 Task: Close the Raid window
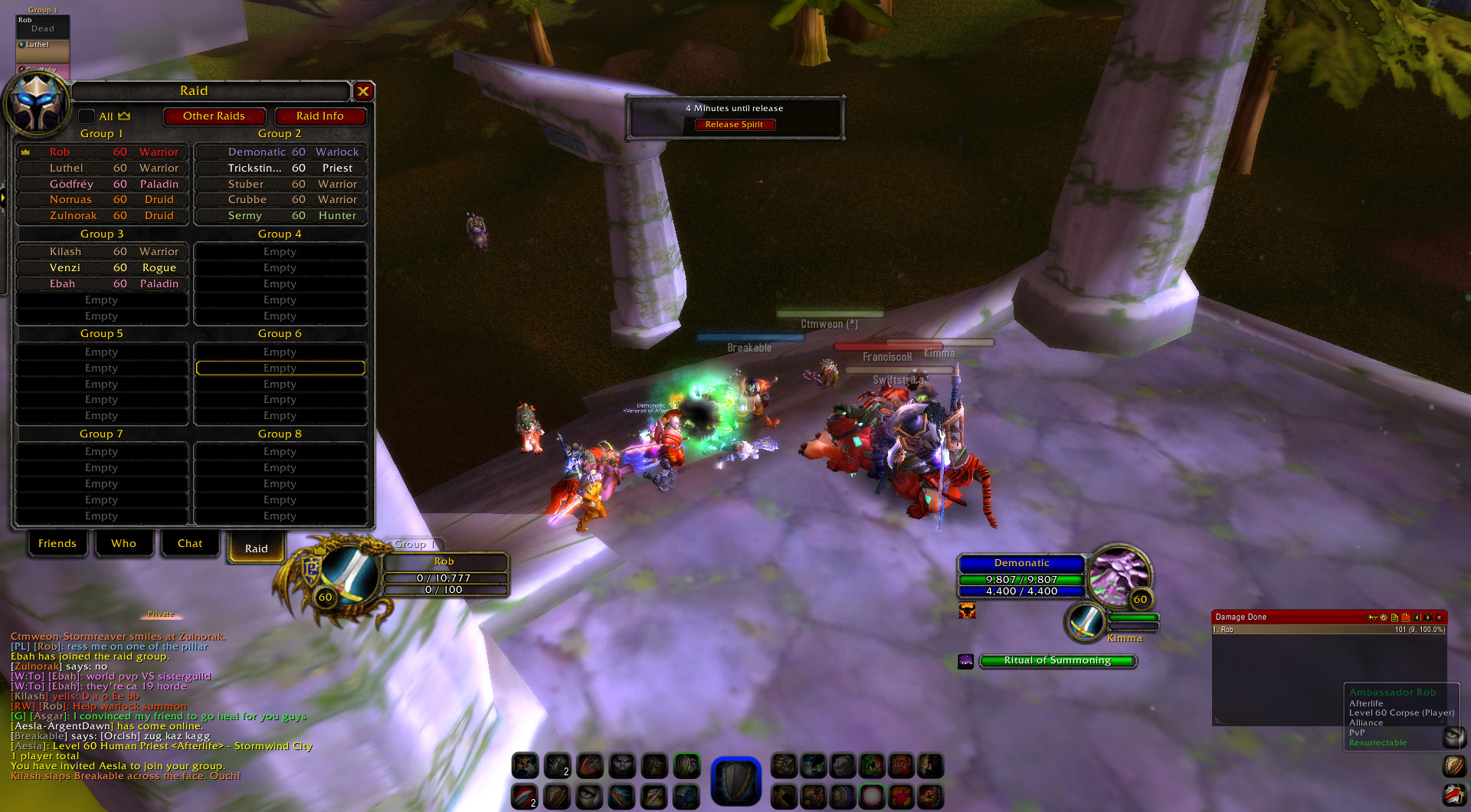pyautogui.click(x=363, y=91)
